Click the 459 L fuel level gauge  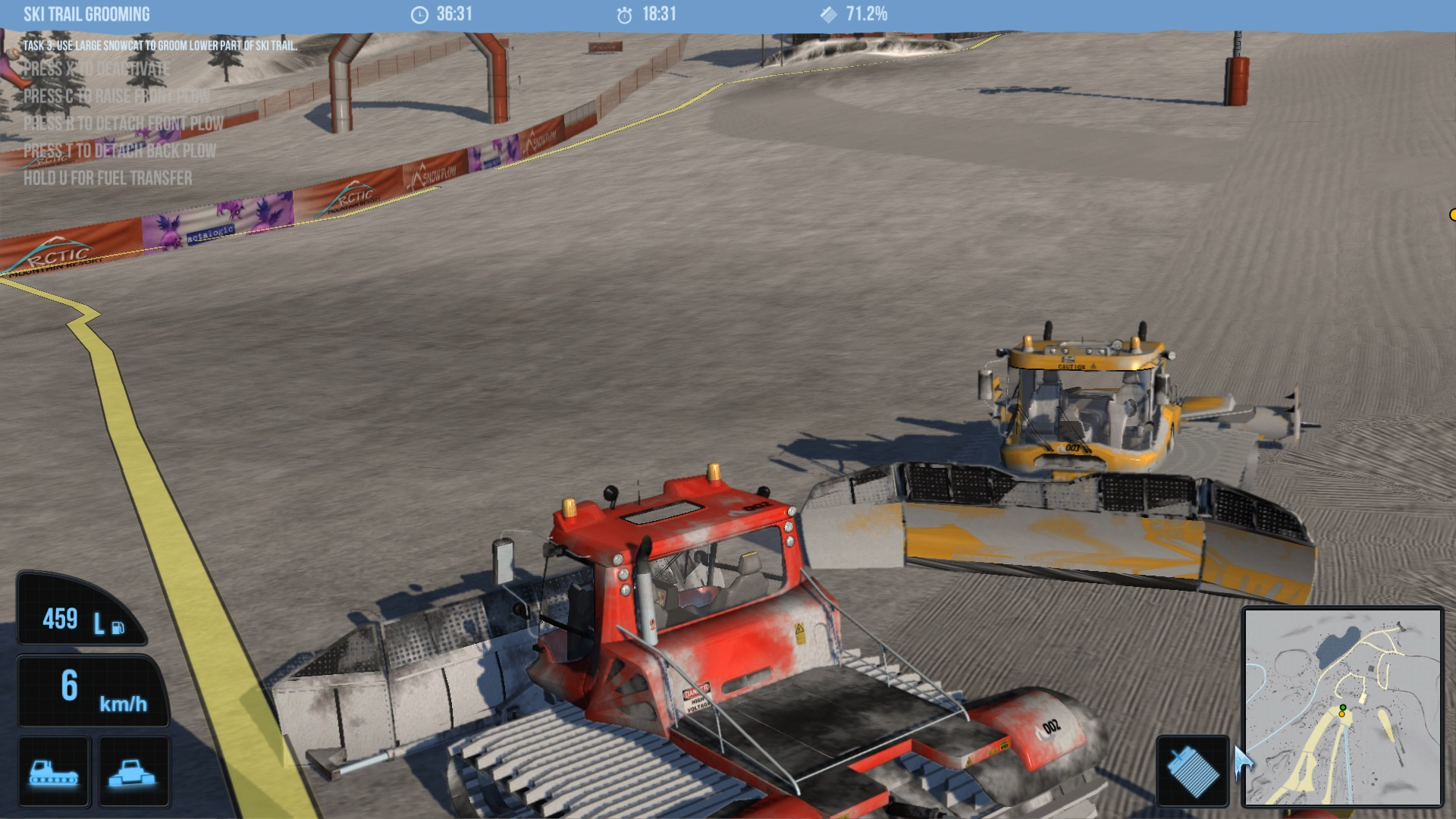(x=81, y=620)
